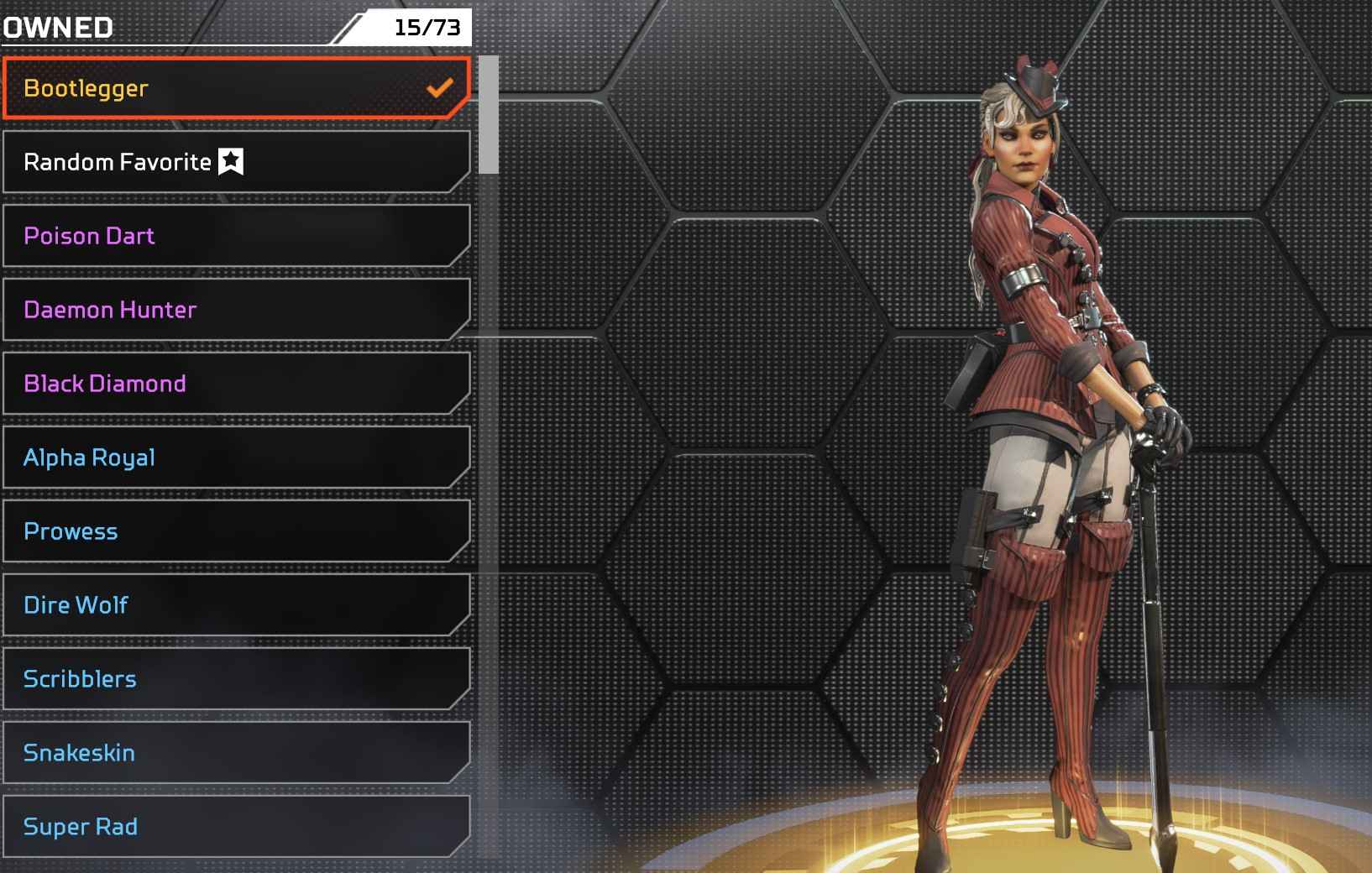This screenshot has height=873, width=1372.
Task: Pick the Snakeskin skin
Action: click(x=235, y=753)
